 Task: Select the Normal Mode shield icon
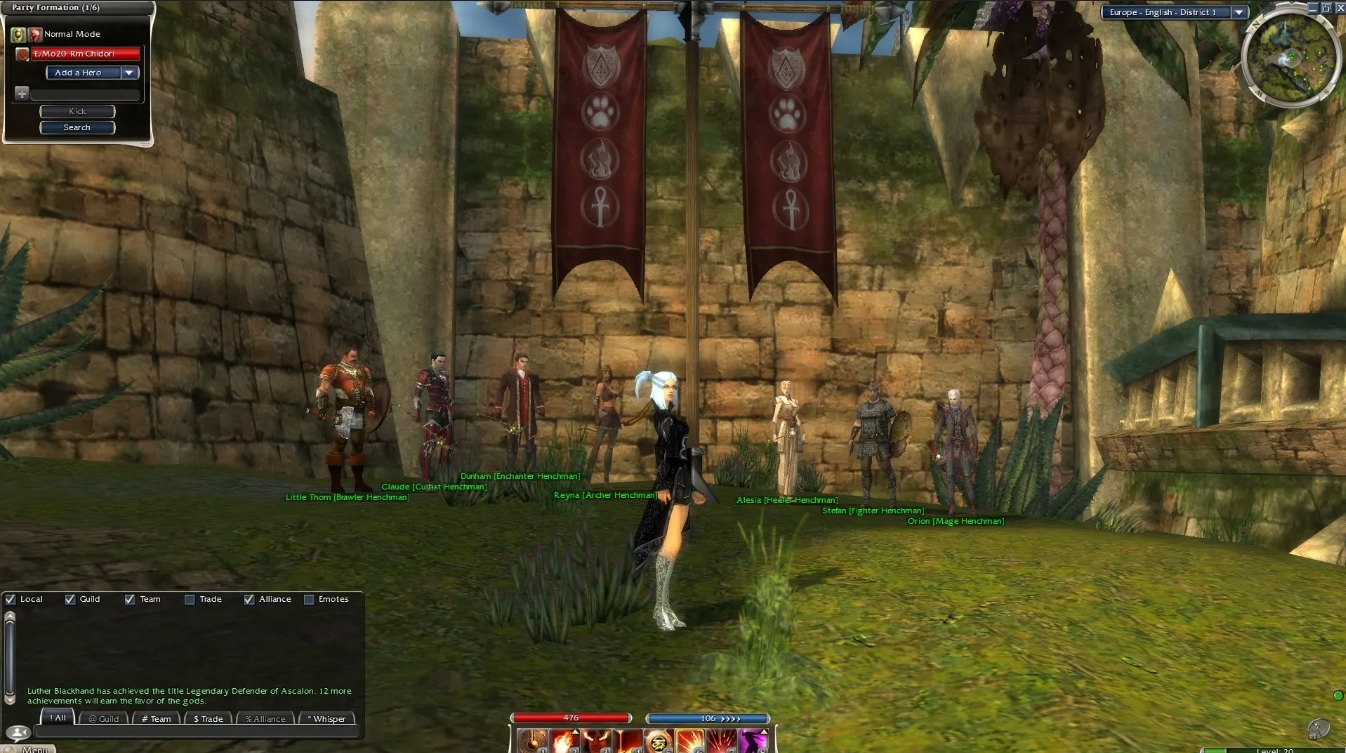(19, 34)
